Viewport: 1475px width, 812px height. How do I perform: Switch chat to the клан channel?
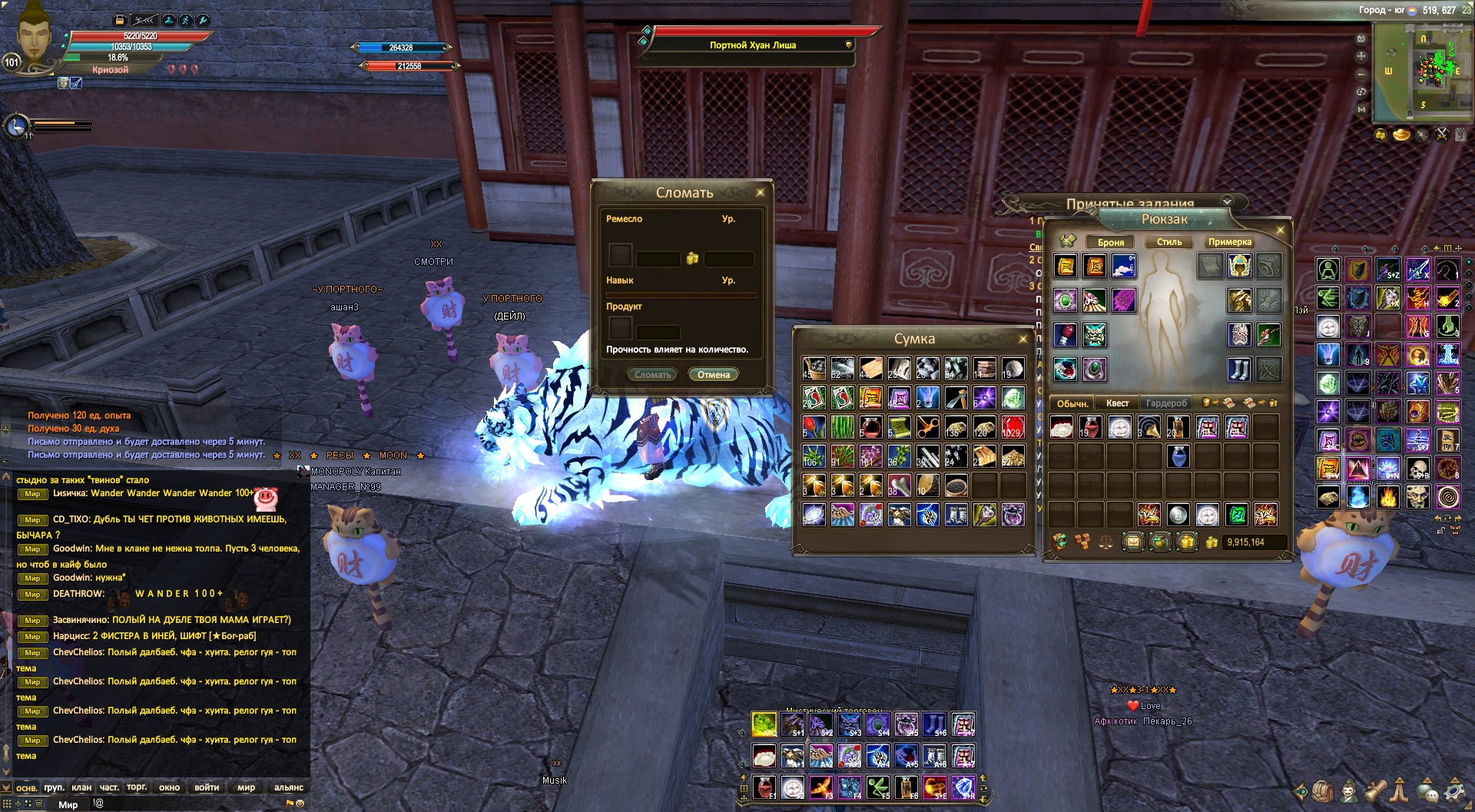tap(81, 787)
